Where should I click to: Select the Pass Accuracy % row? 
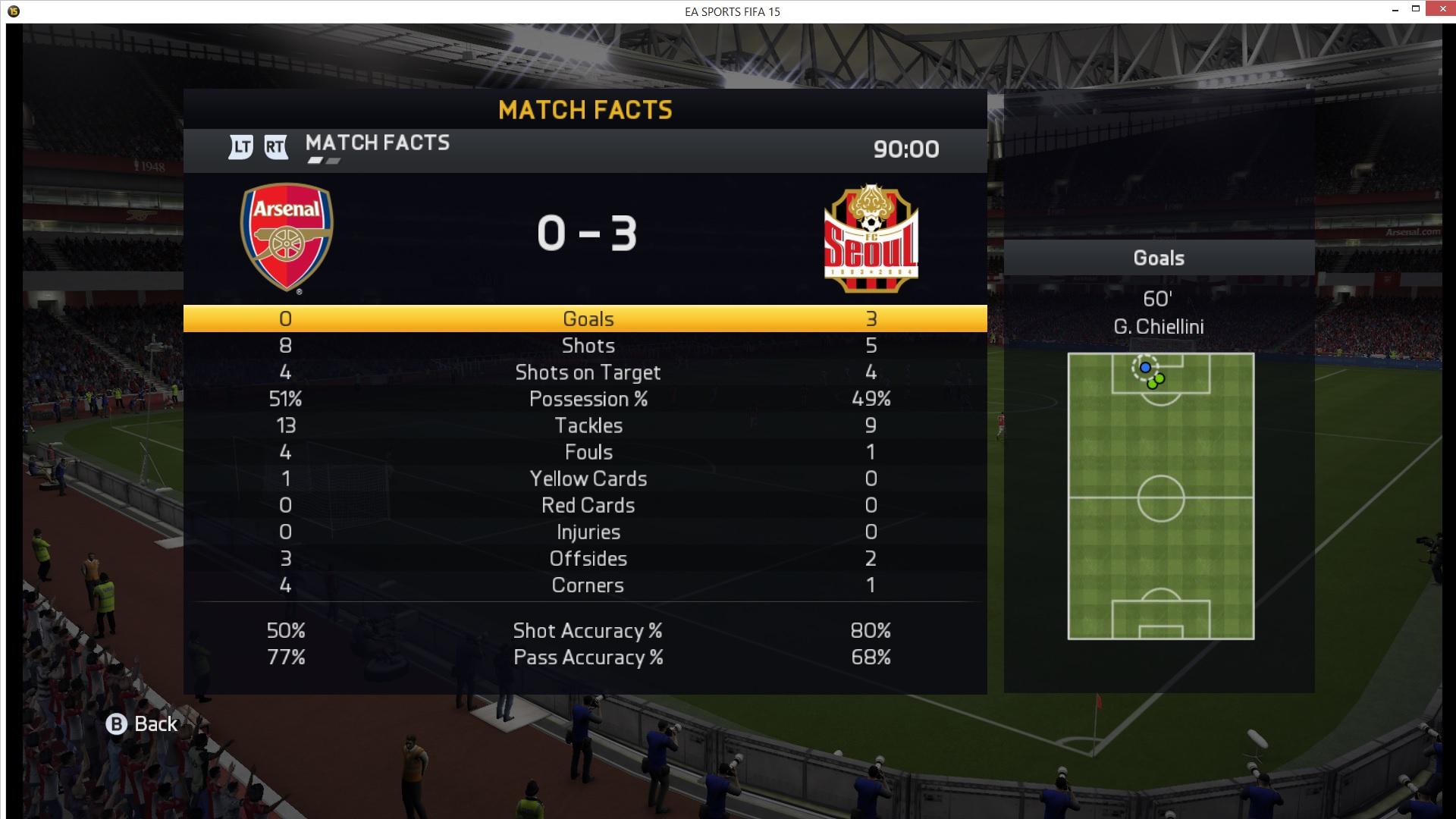pyautogui.click(x=588, y=657)
